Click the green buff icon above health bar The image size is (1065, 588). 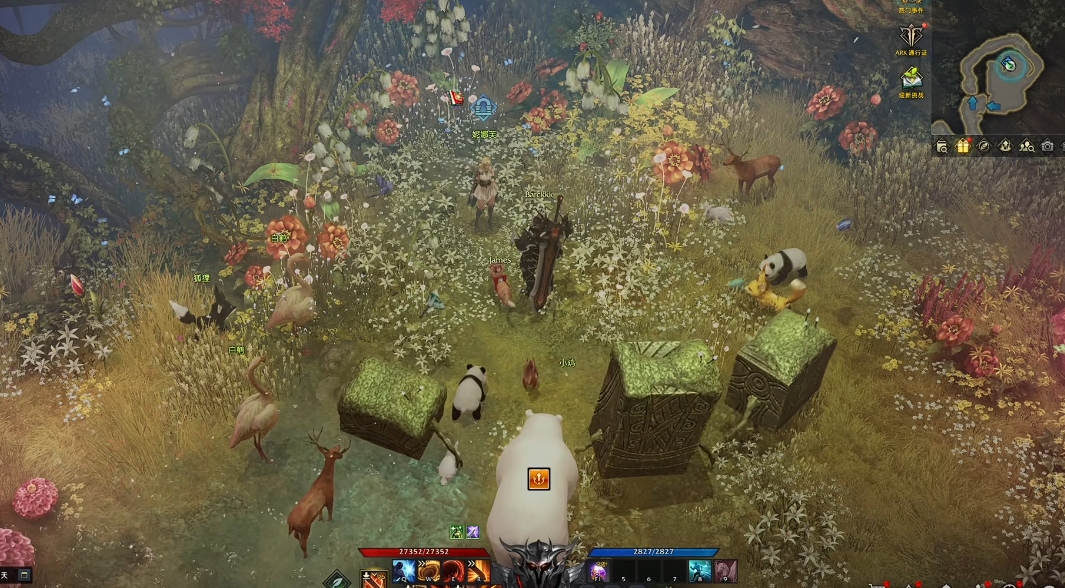(x=456, y=532)
